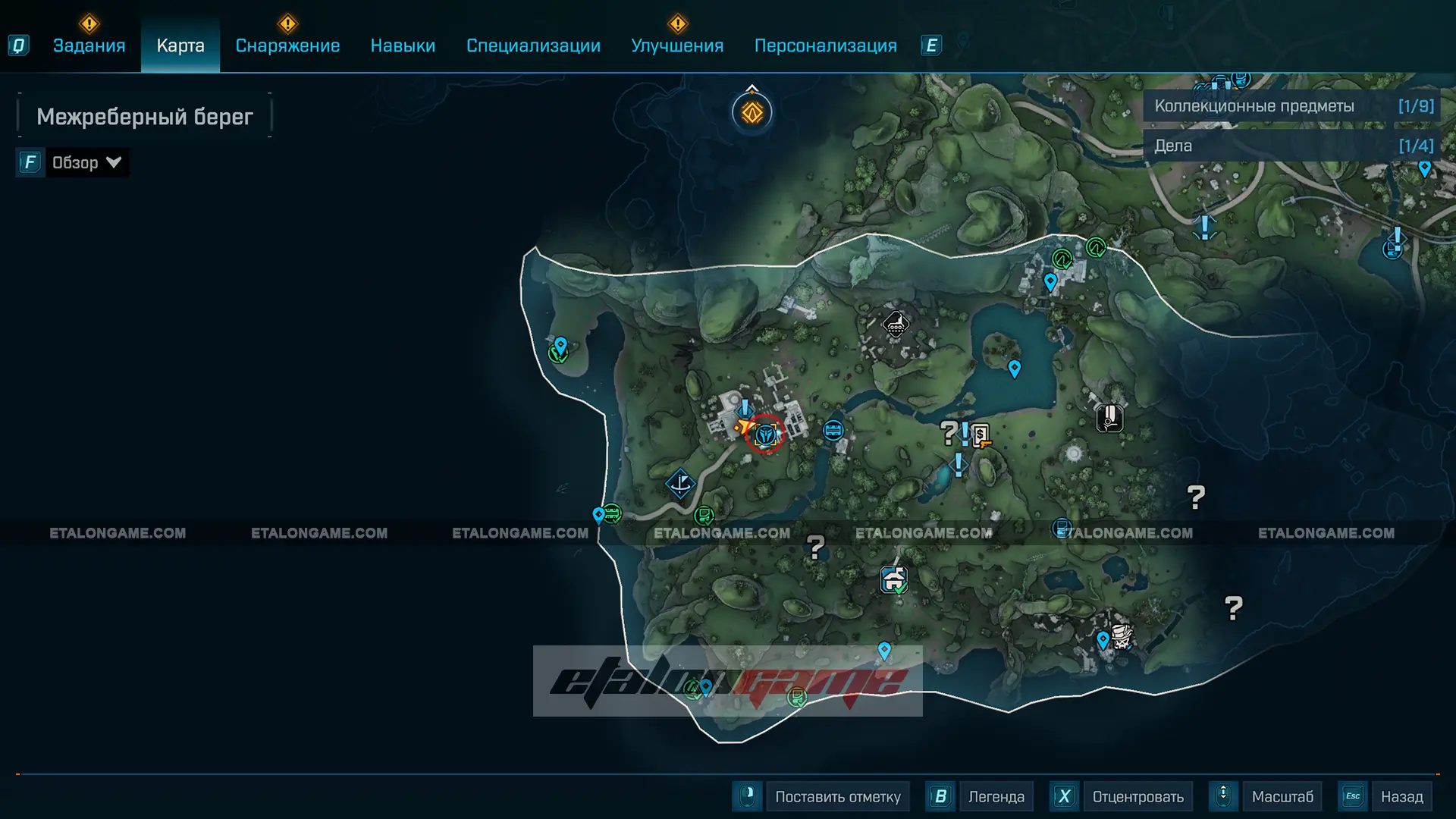The height and width of the screenshot is (819, 1456).
Task: Select the Карта tab
Action: coord(180,45)
